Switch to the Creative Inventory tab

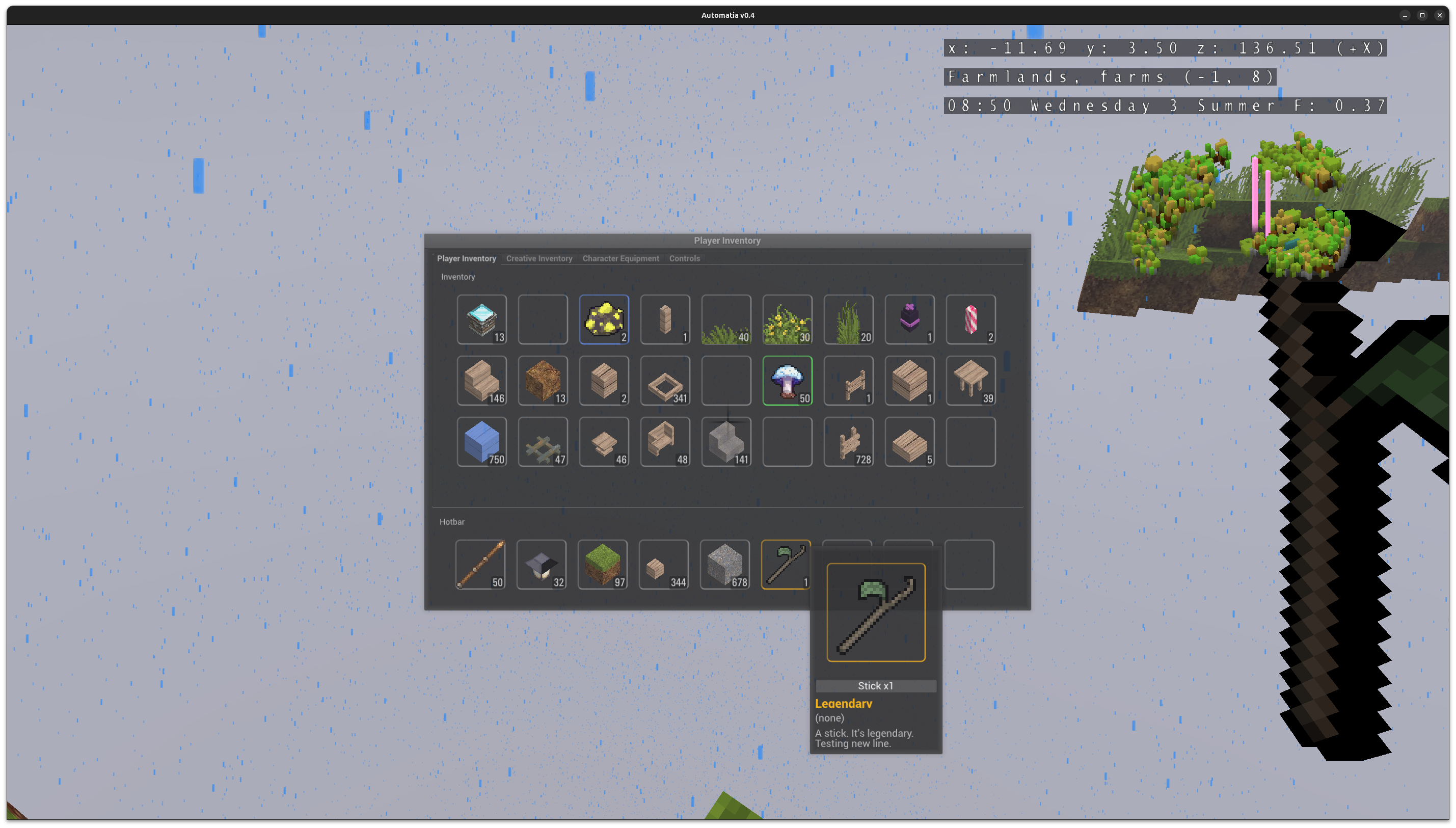pyautogui.click(x=539, y=258)
